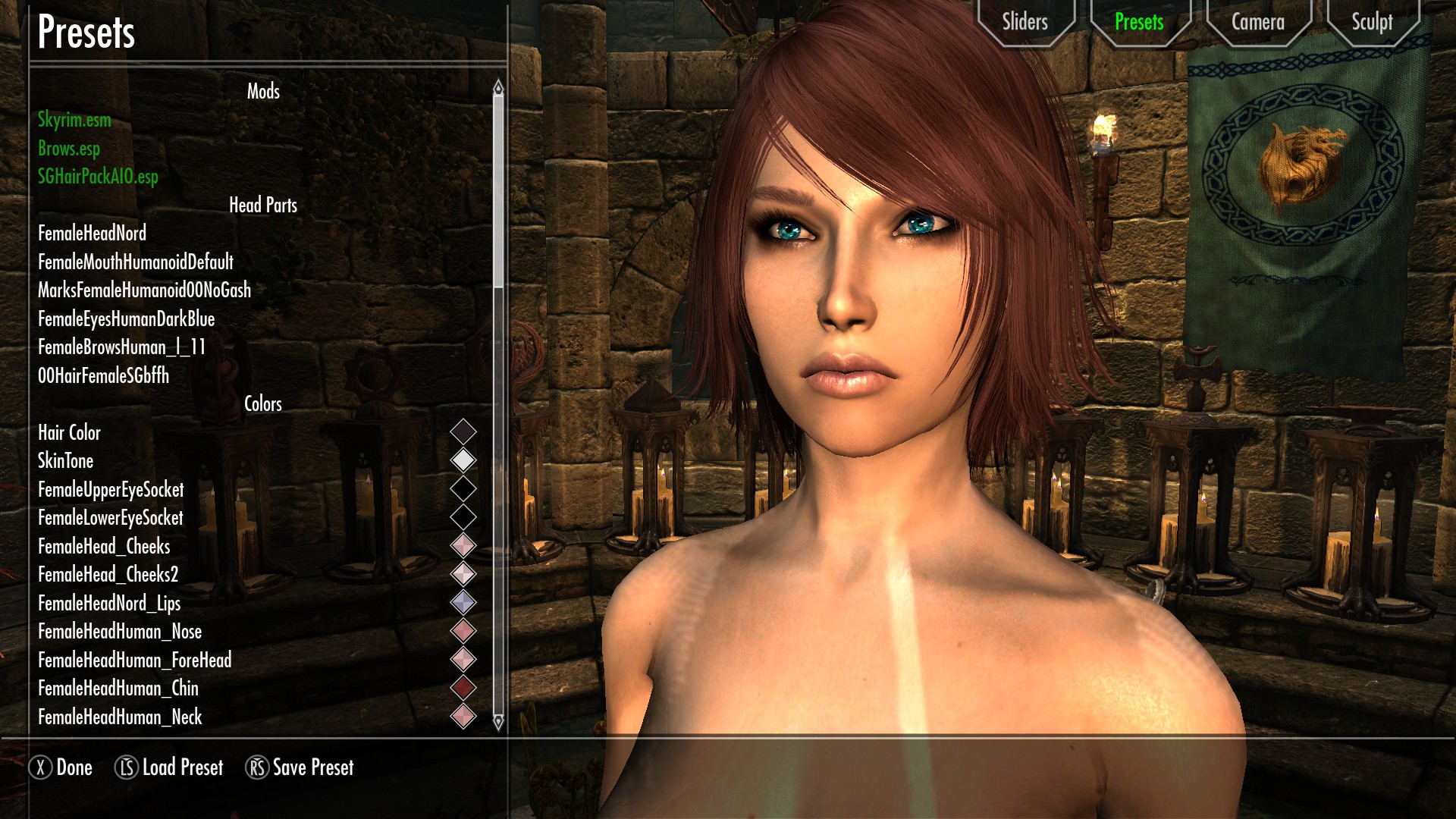Select the FemaleHead_Cheeks color row
This screenshot has height=819, width=1456.
(104, 547)
